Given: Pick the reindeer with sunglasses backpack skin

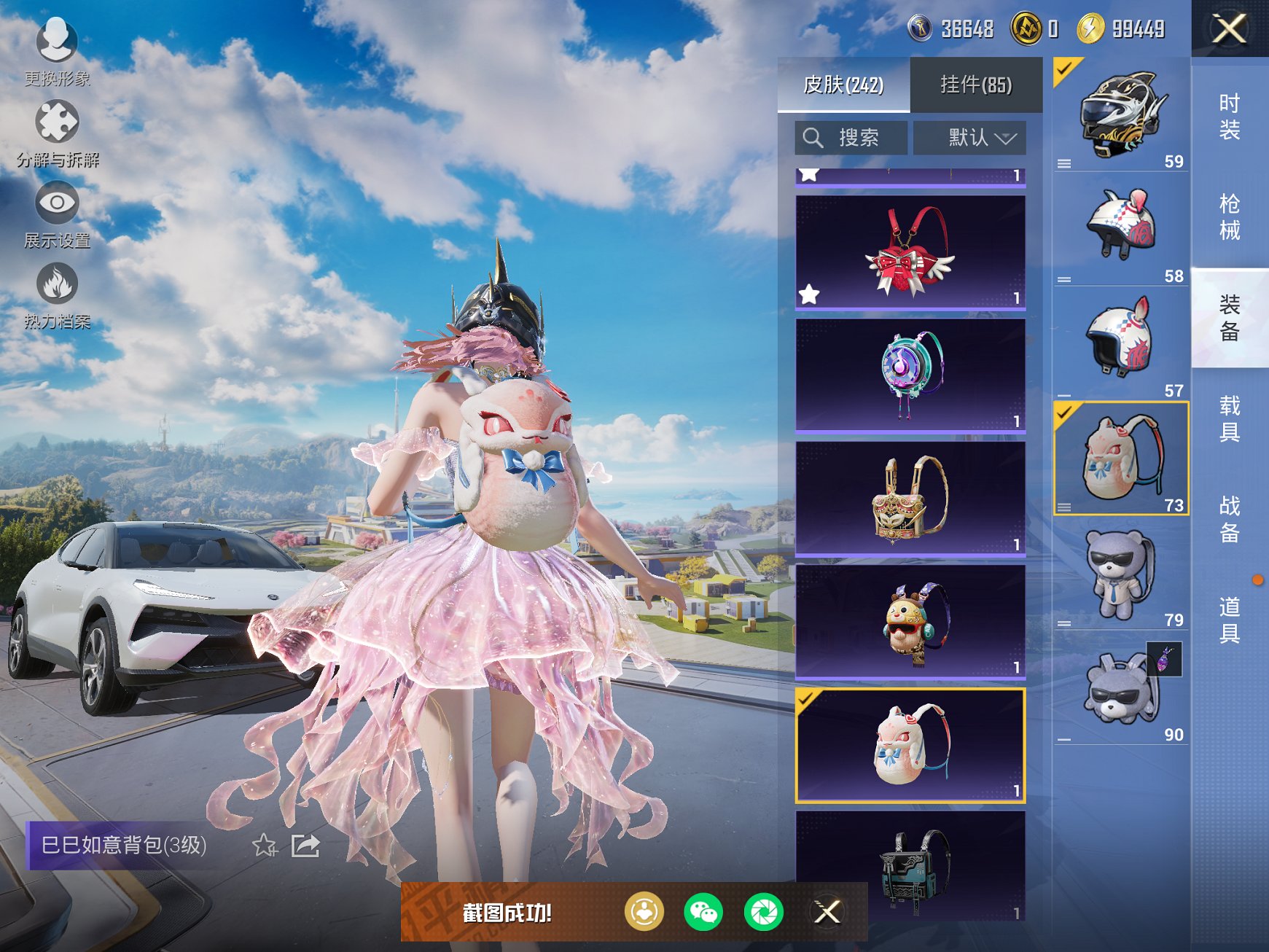Looking at the screenshot, I should point(910,622).
